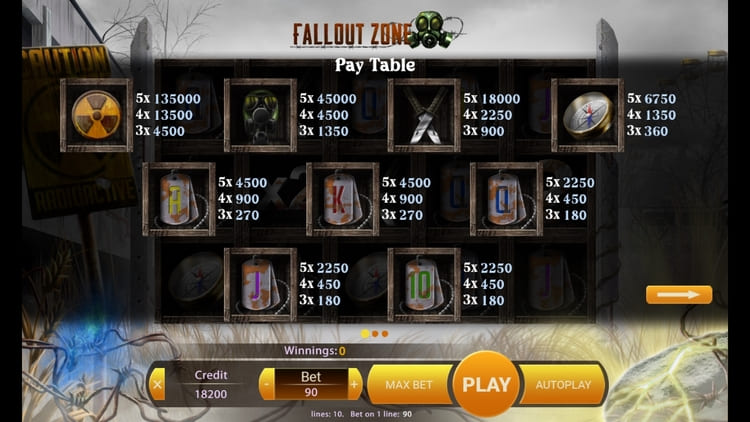The height and width of the screenshot is (422, 750).
Task: Decrease the bet with the minus button
Action: pyautogui.click(x=267, y=384)
